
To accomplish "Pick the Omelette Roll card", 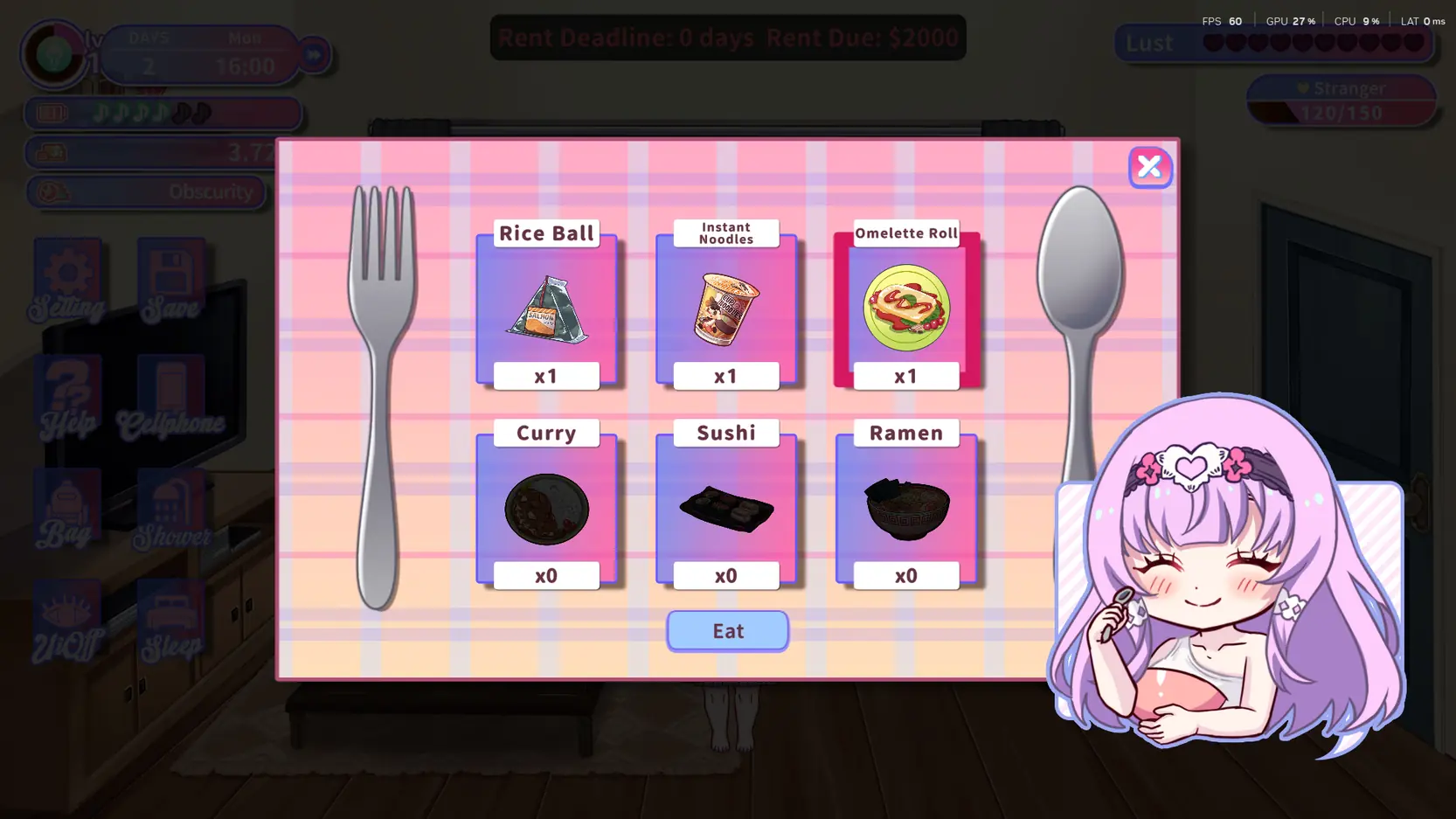I will click(906, 309).
